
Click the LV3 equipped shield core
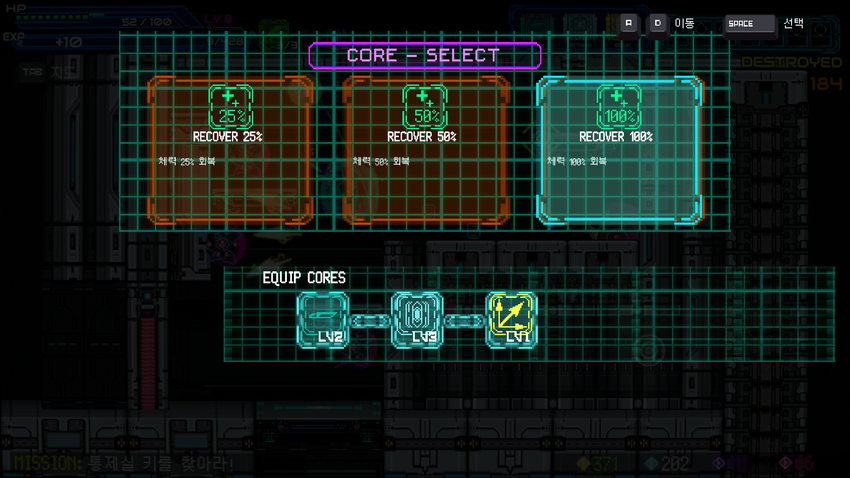[x=417, y=320]
